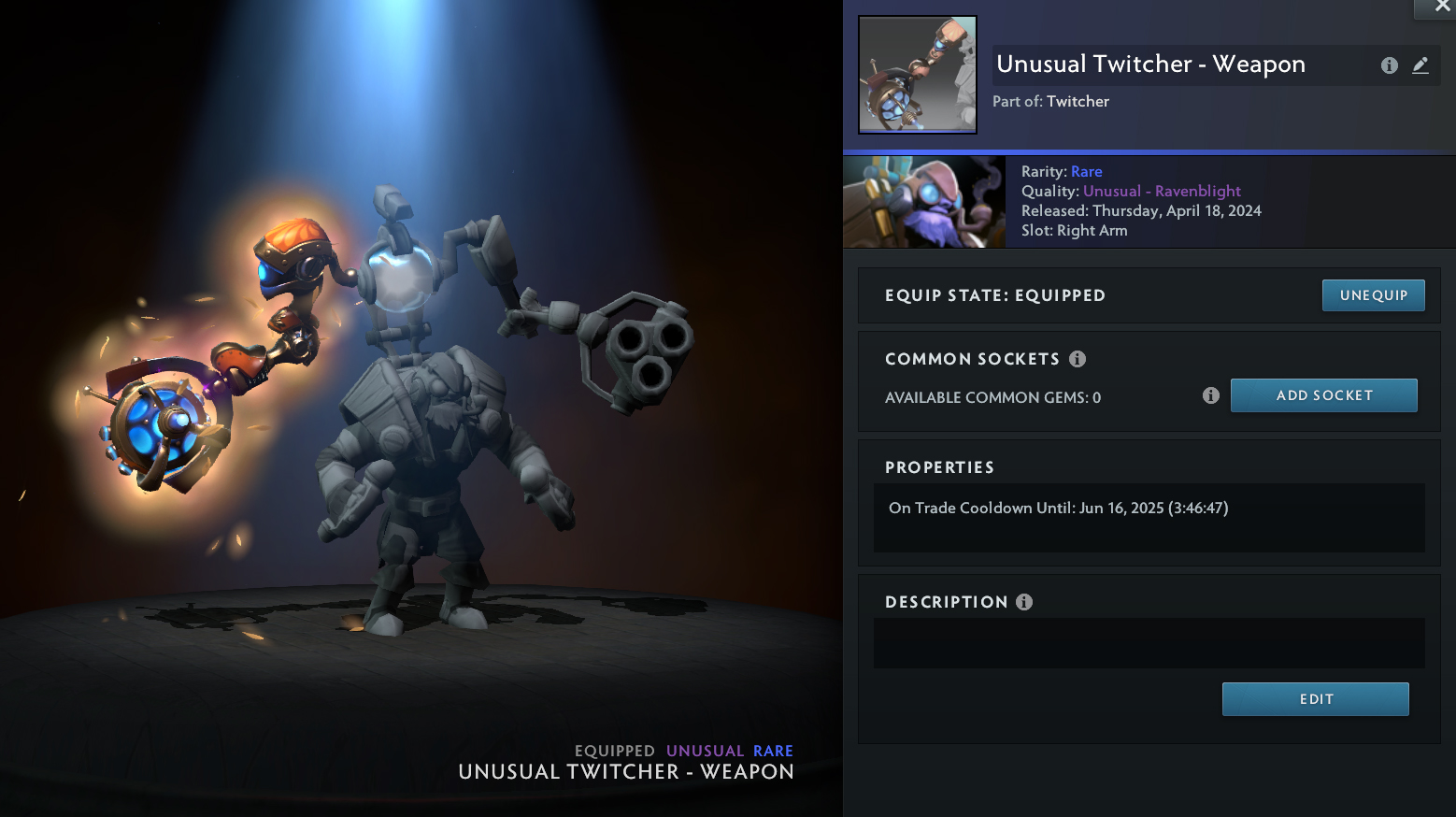Rename item with the pencil icon
1456x817 pixels.
click(x=1420, y=65)
